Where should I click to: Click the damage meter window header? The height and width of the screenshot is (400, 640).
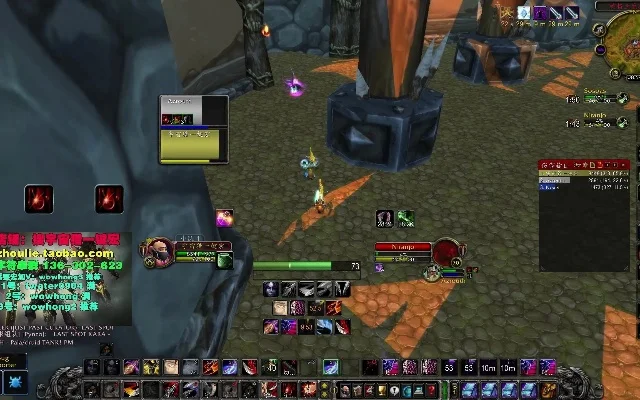(x=585, y=162)
